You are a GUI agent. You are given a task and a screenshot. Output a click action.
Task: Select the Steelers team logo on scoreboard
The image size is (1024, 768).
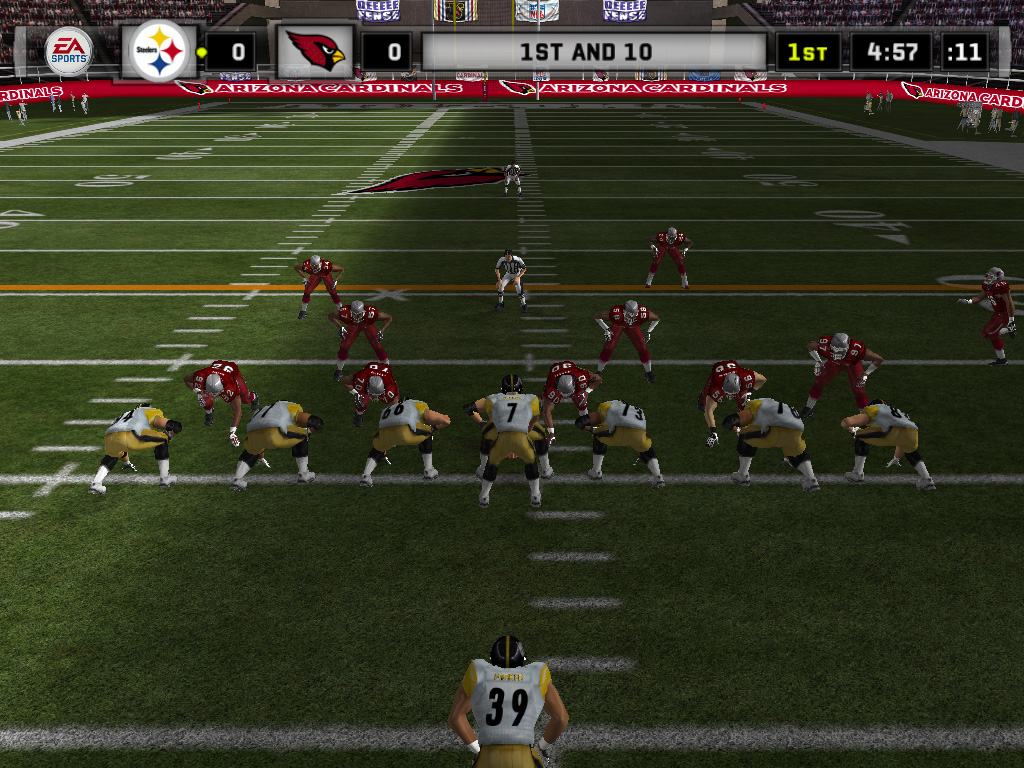pyautogui.click(x=159, y=51)
